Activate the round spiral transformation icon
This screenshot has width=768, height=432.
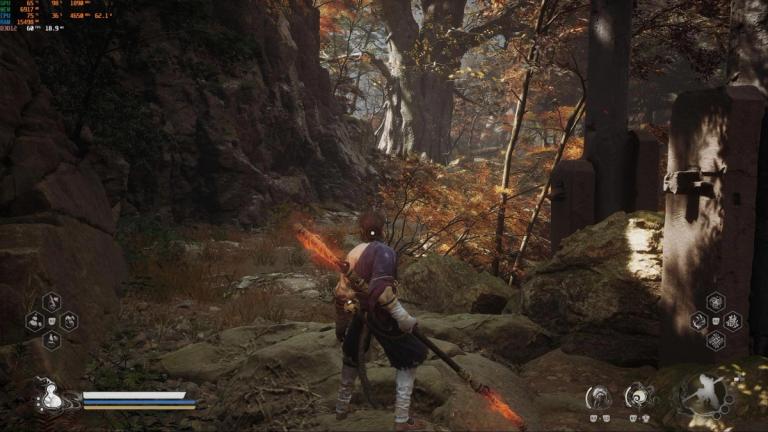639,397
